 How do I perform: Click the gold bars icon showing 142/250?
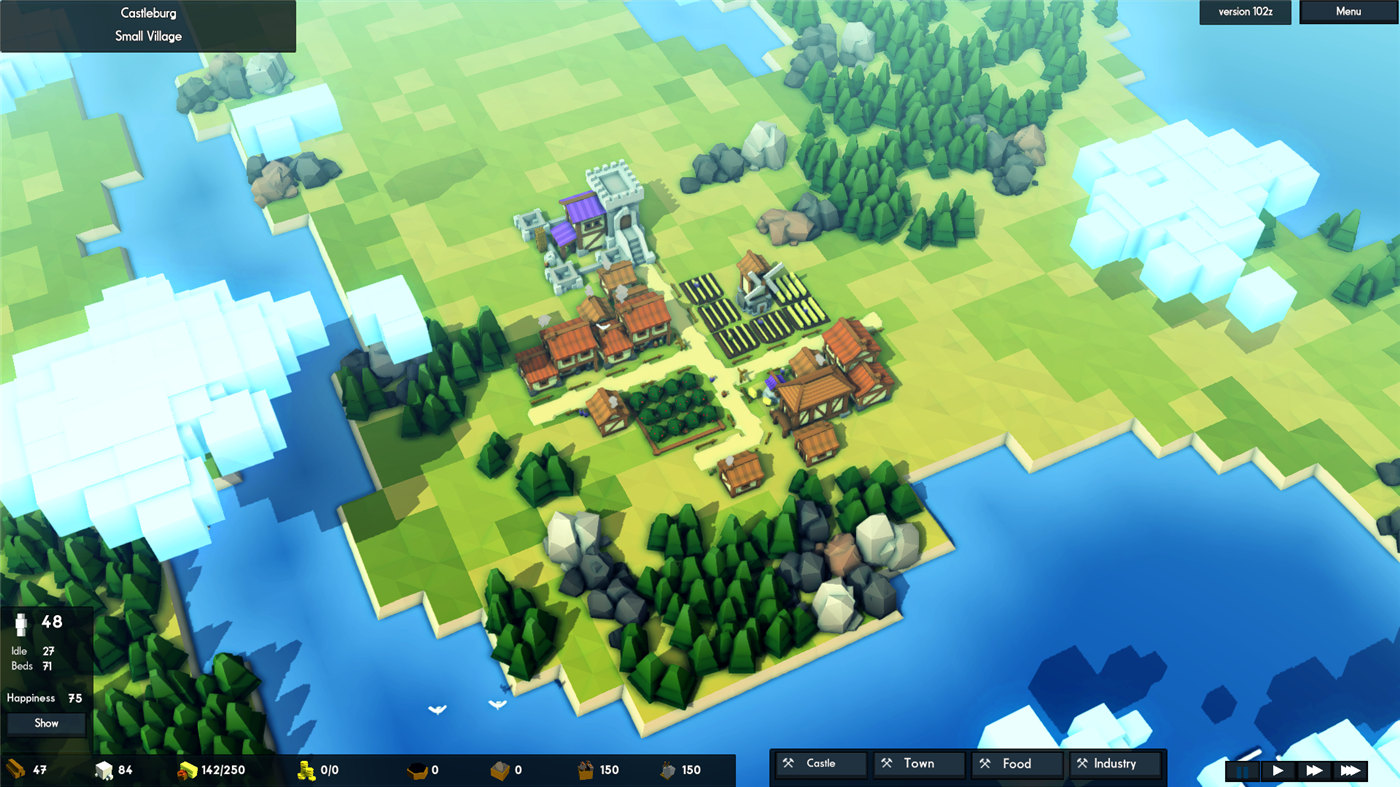187,770
